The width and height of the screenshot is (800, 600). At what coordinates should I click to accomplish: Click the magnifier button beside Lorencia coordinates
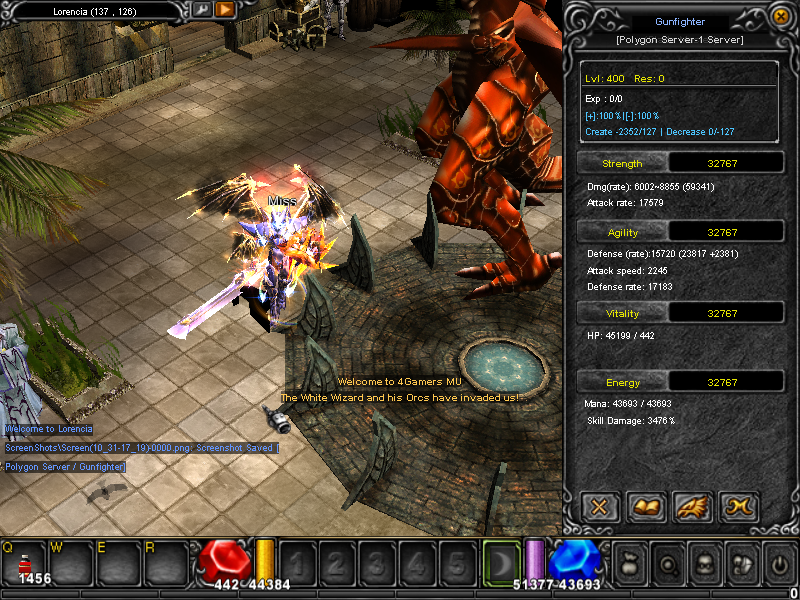202,10
